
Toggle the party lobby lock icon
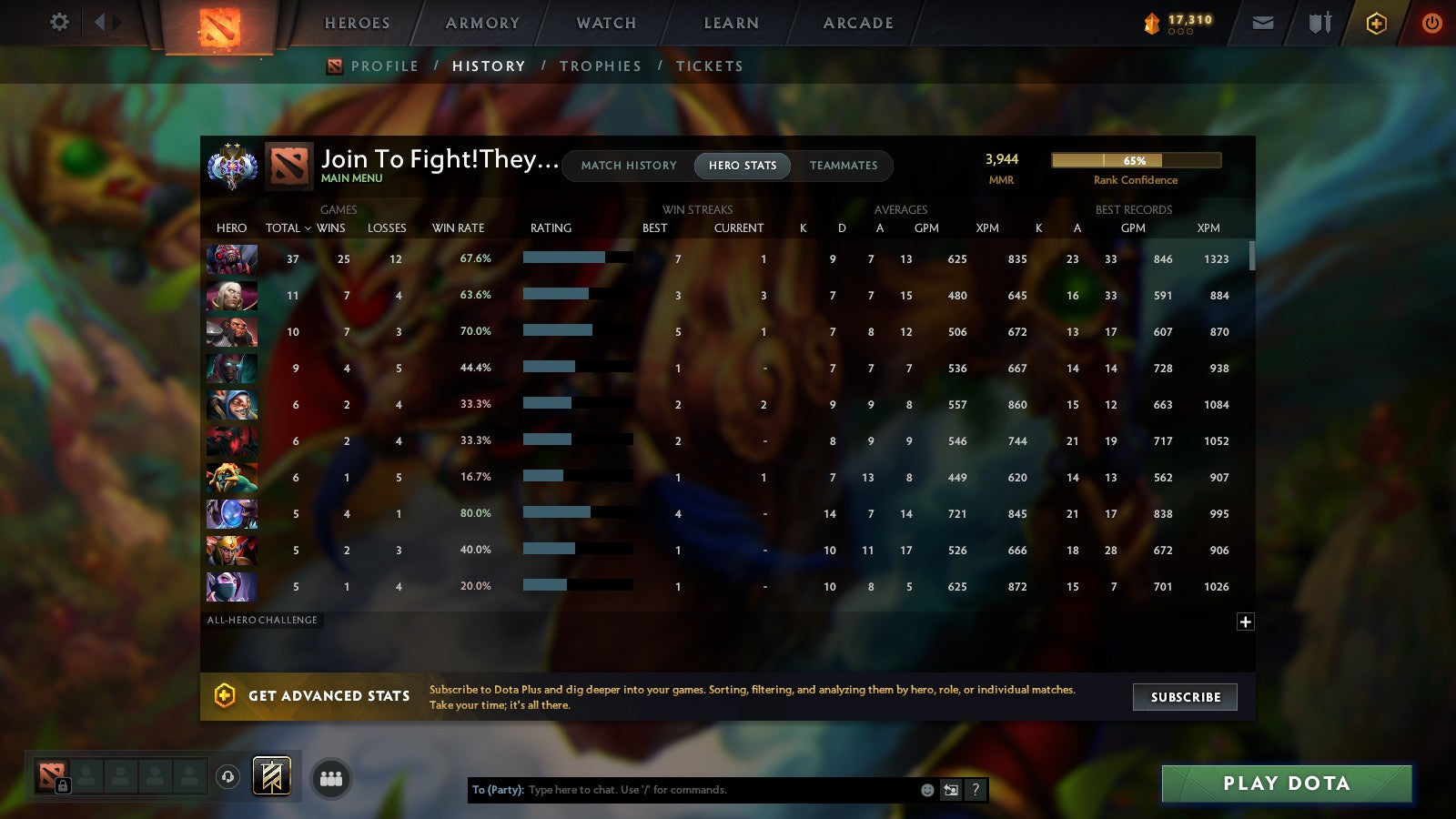tap(63, 786)
